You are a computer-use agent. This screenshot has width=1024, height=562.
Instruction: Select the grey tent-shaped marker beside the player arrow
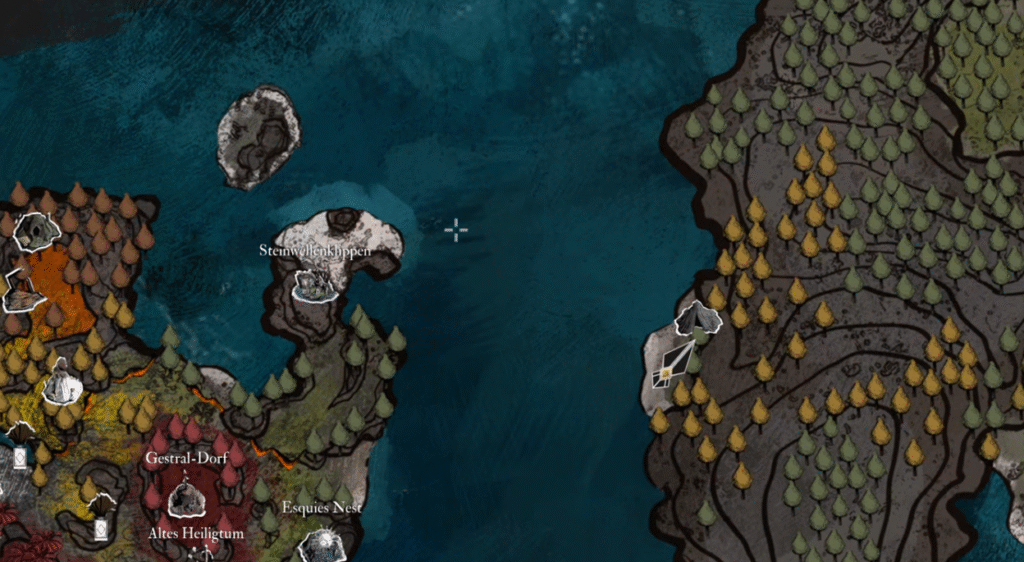[x=698, y=319]
